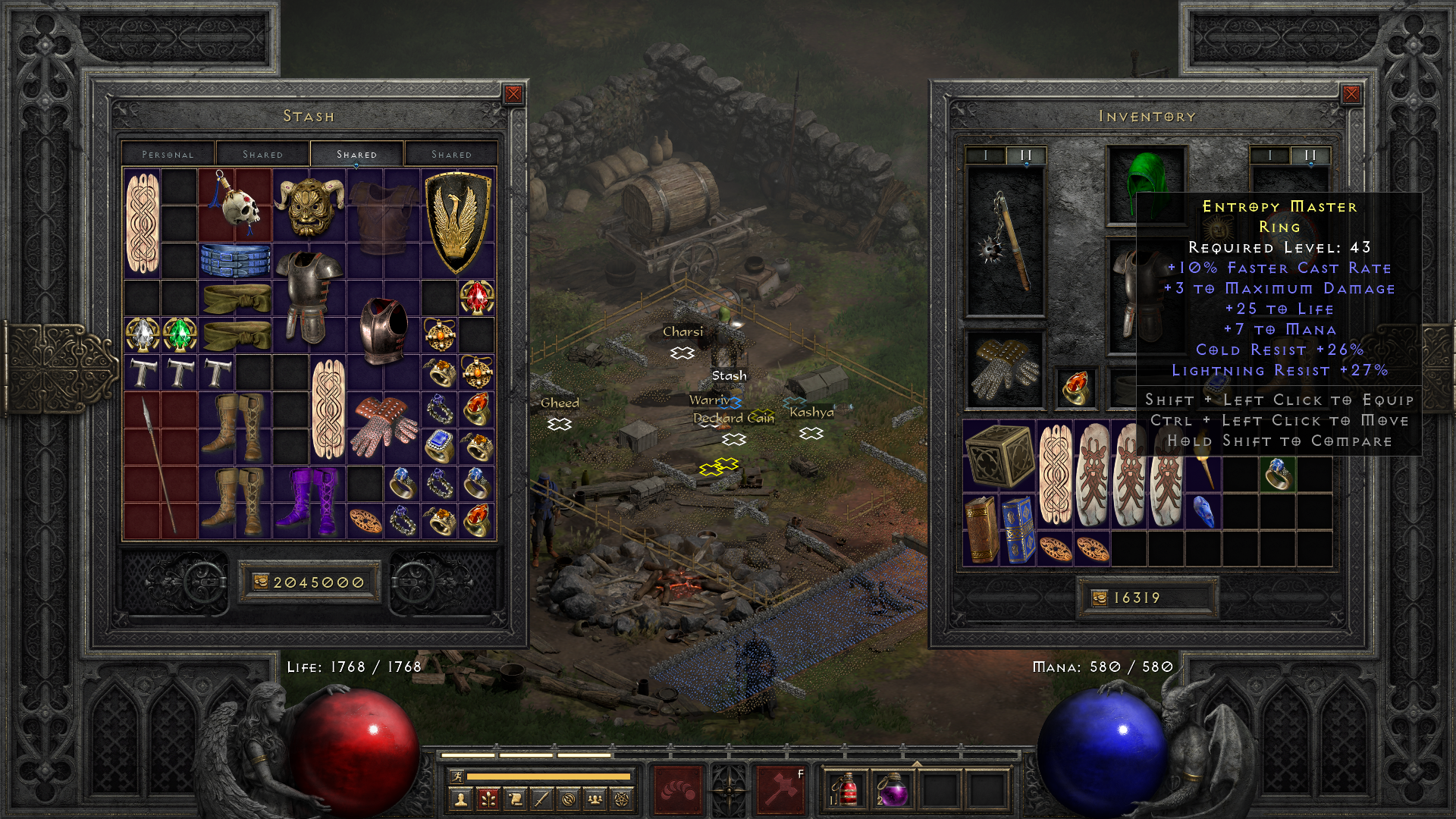Open the party screen icon
Image resolution: width=1456 pixels, height=819 pixels.
pos(596,799)
